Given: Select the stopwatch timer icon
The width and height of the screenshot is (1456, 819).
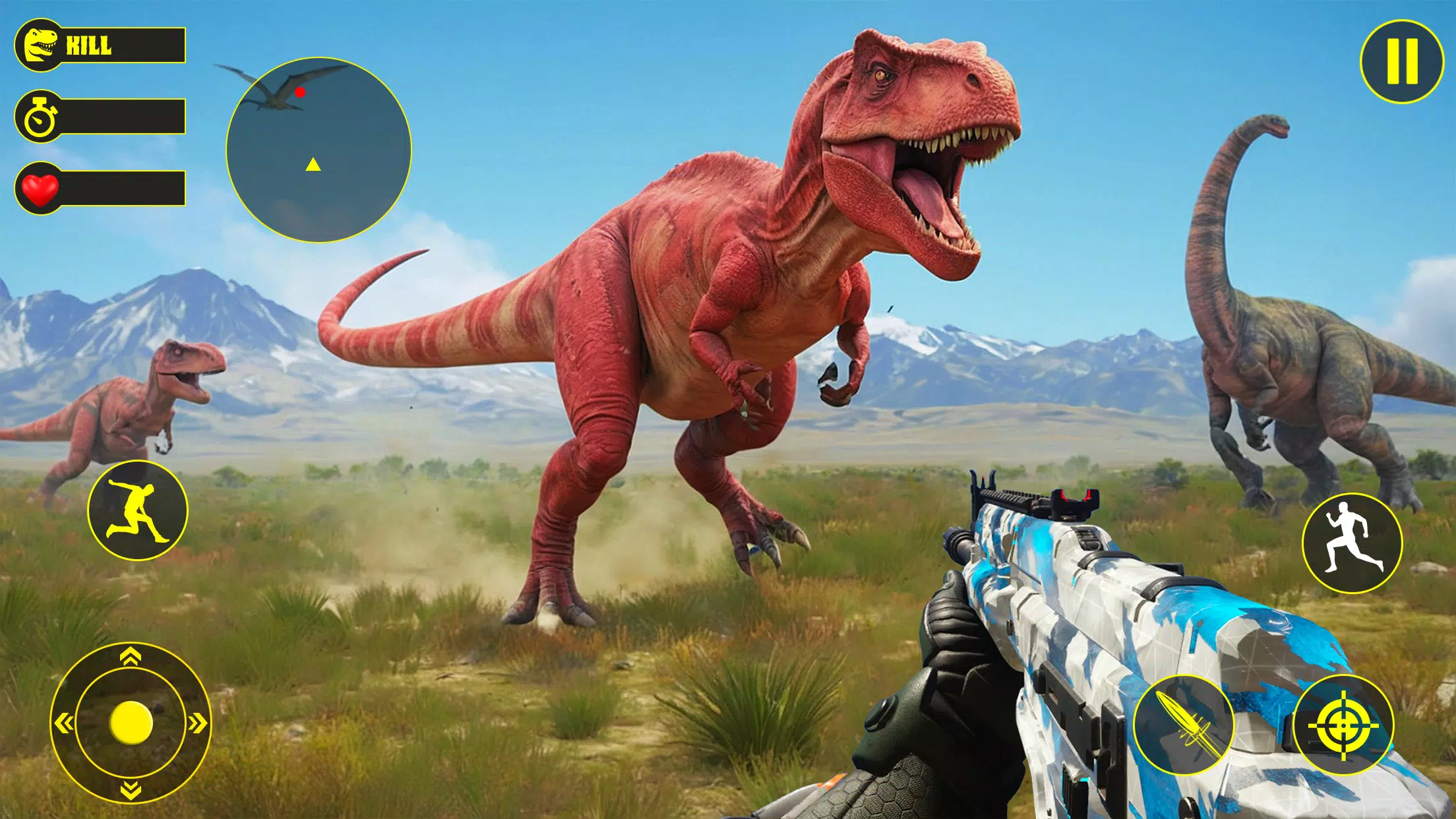Looking at the screenshot, I should pyautogui.click(x=41, y=119).
